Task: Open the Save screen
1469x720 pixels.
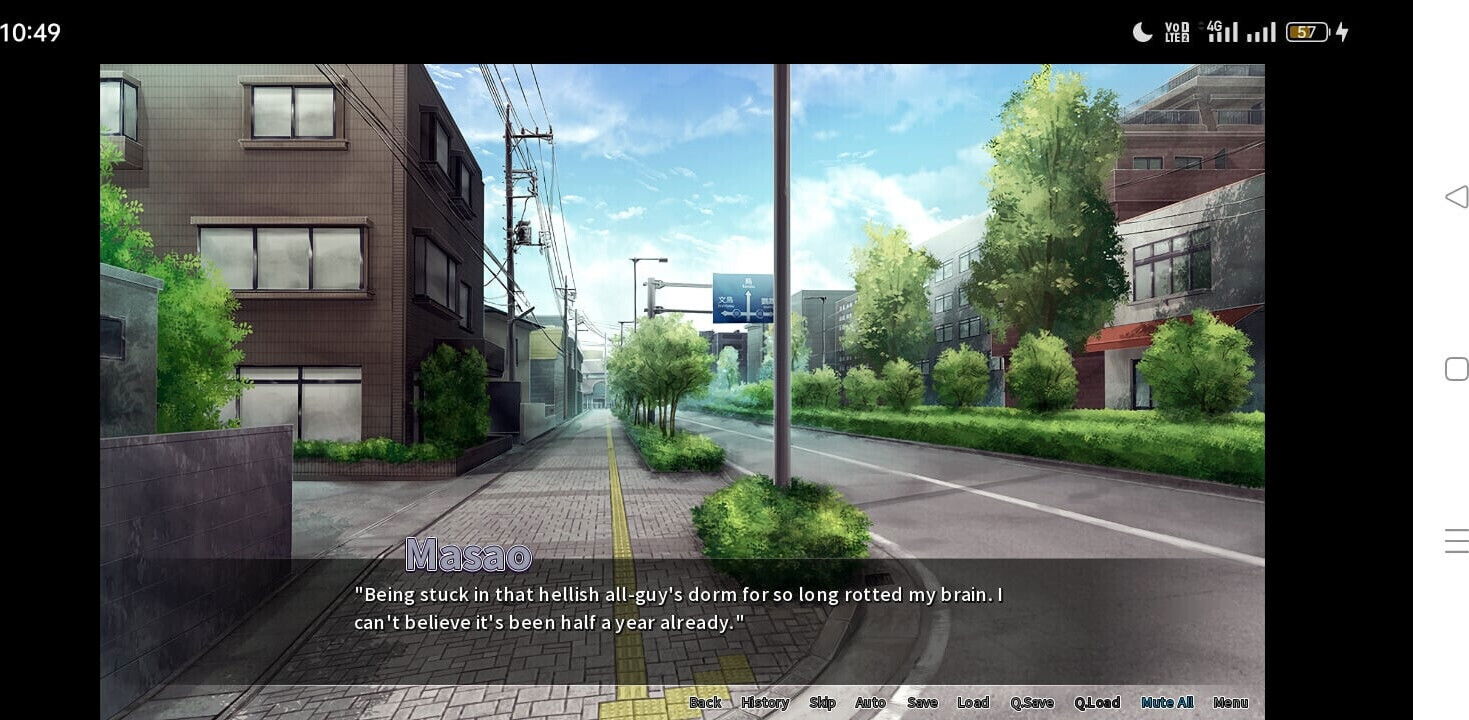Action: [x=922, y=703]
